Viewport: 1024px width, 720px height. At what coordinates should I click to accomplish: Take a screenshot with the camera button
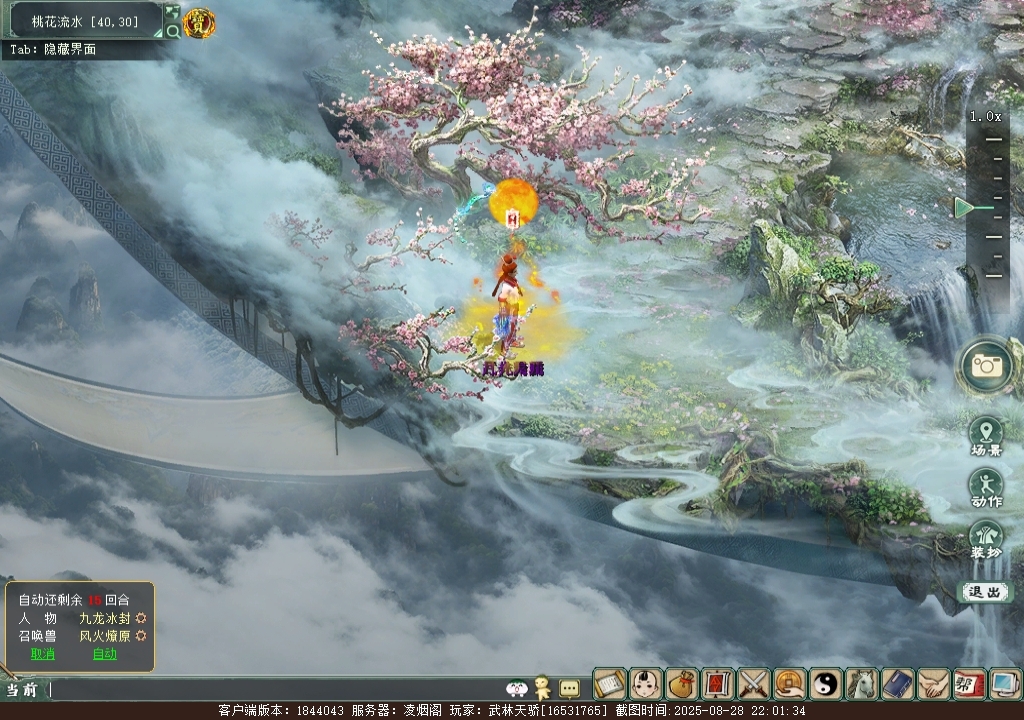coord(986,365)
